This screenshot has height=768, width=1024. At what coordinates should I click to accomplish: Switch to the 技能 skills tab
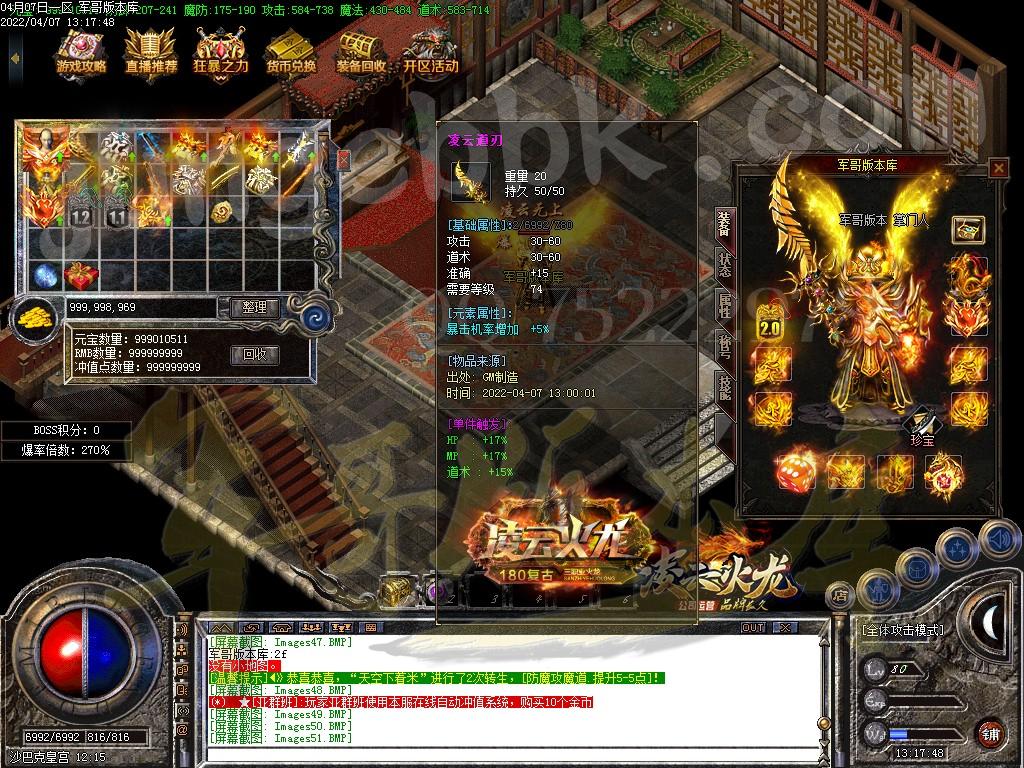725,386
